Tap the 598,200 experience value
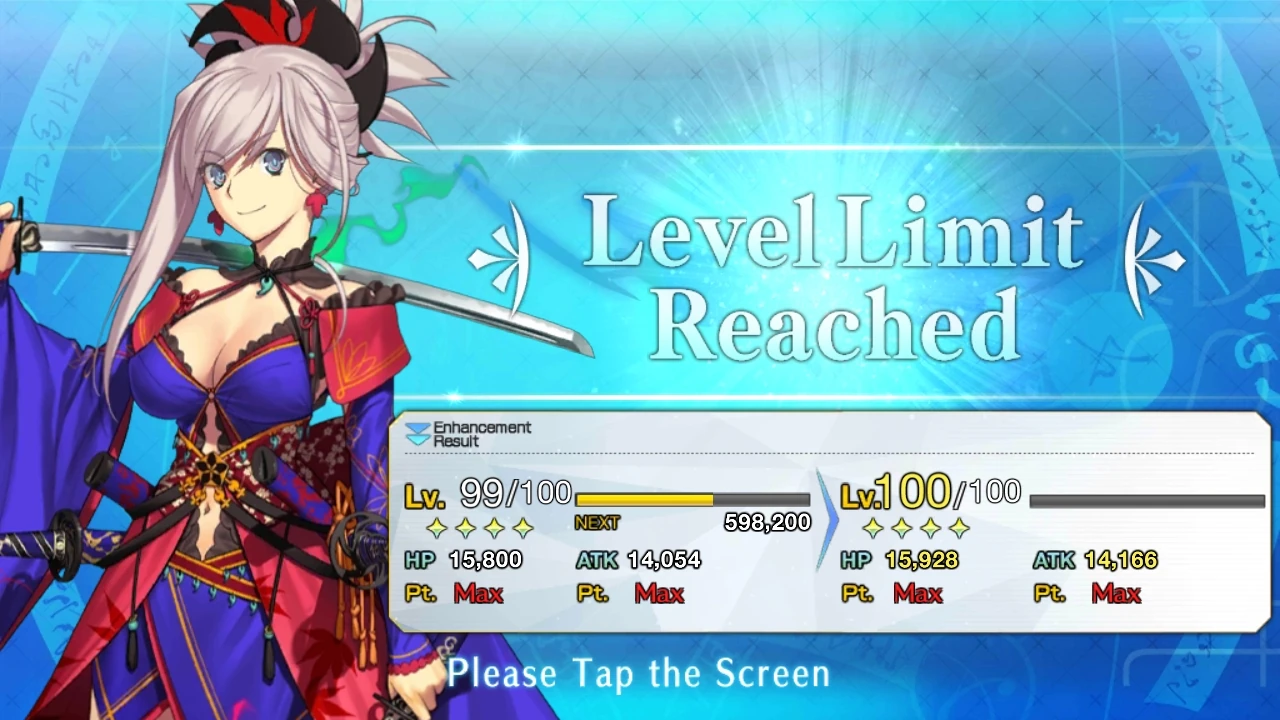Viewport: 1280px width, 720px height. coord(765,522)
